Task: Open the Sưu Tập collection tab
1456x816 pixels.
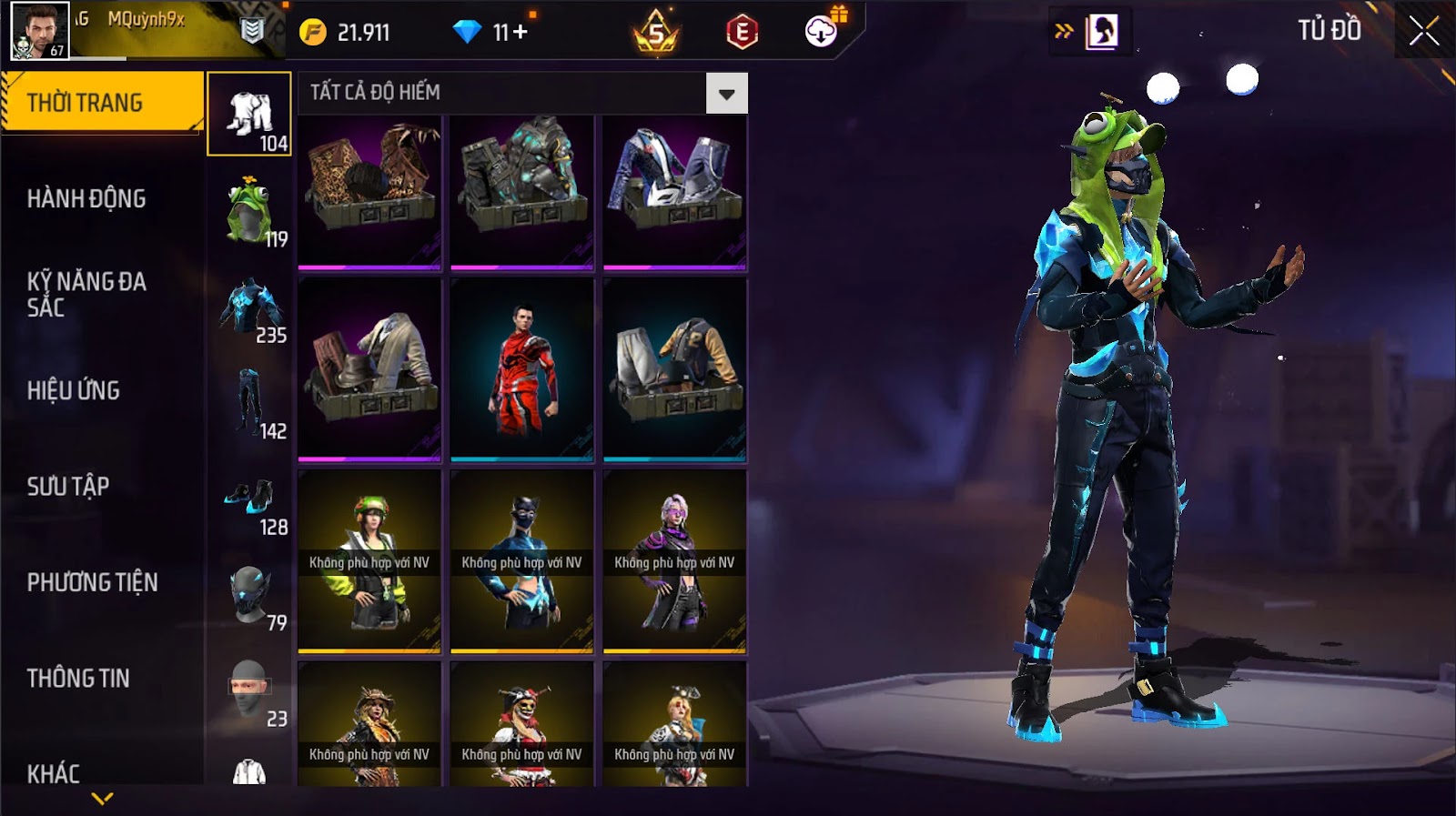Action: click(x=68, y=487)
